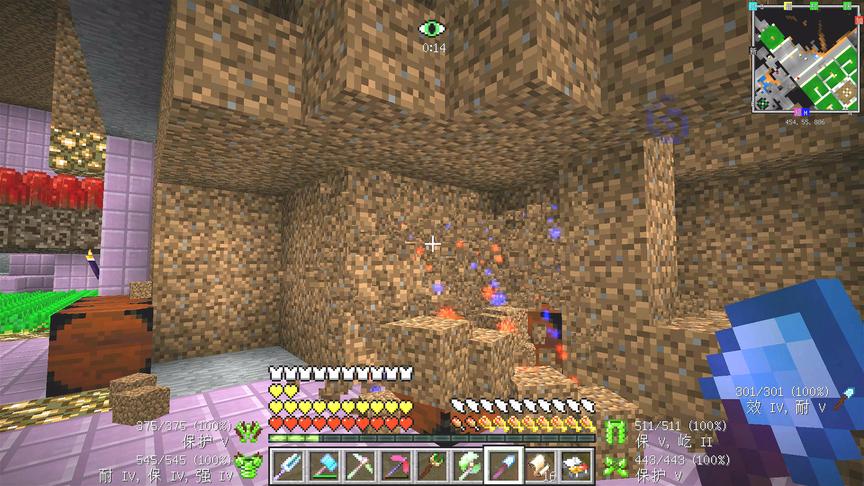Click the pink waypoint marker below minimap

[795, 112]
